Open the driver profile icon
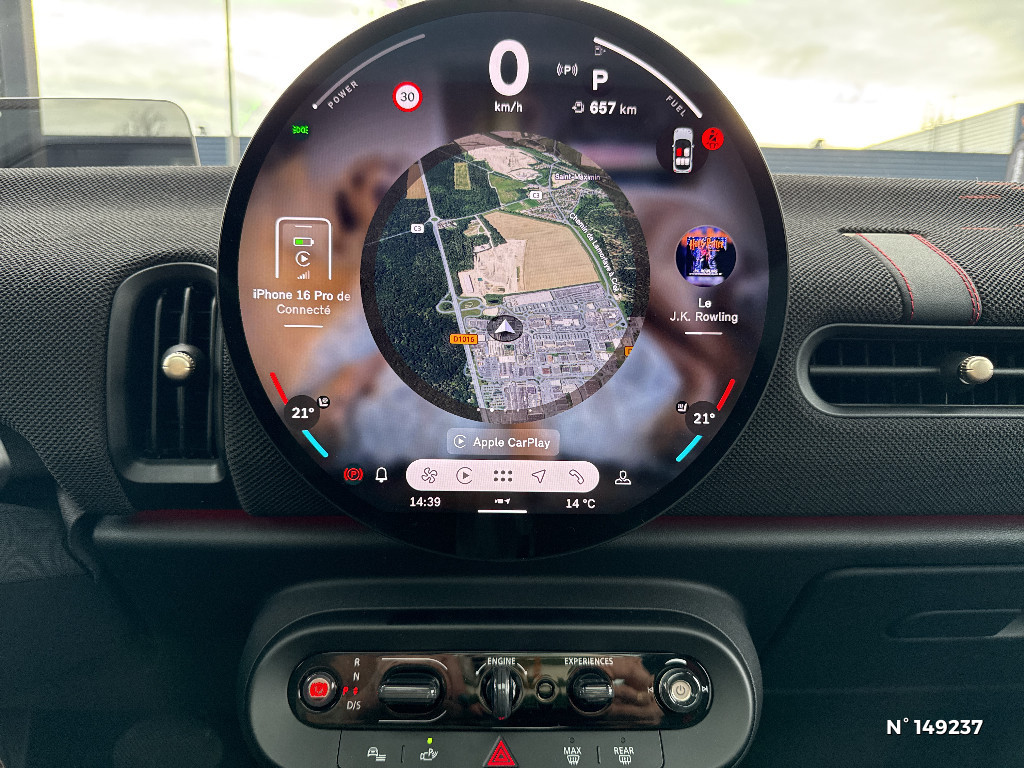 pos(623,476)
